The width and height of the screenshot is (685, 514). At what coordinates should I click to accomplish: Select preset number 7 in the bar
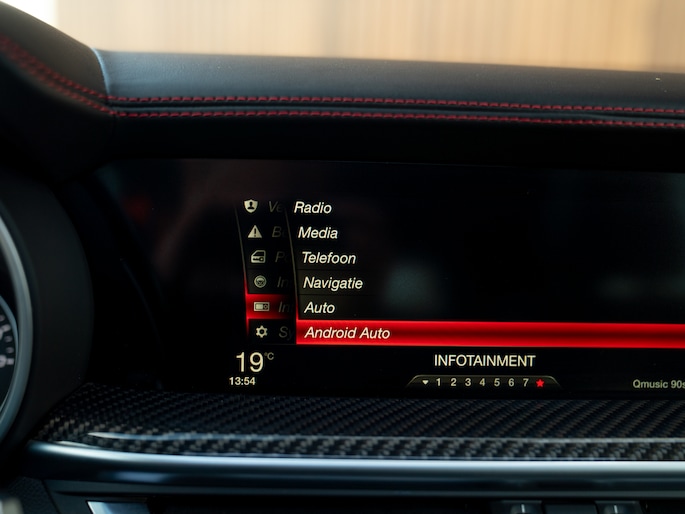tap(525, 382)
